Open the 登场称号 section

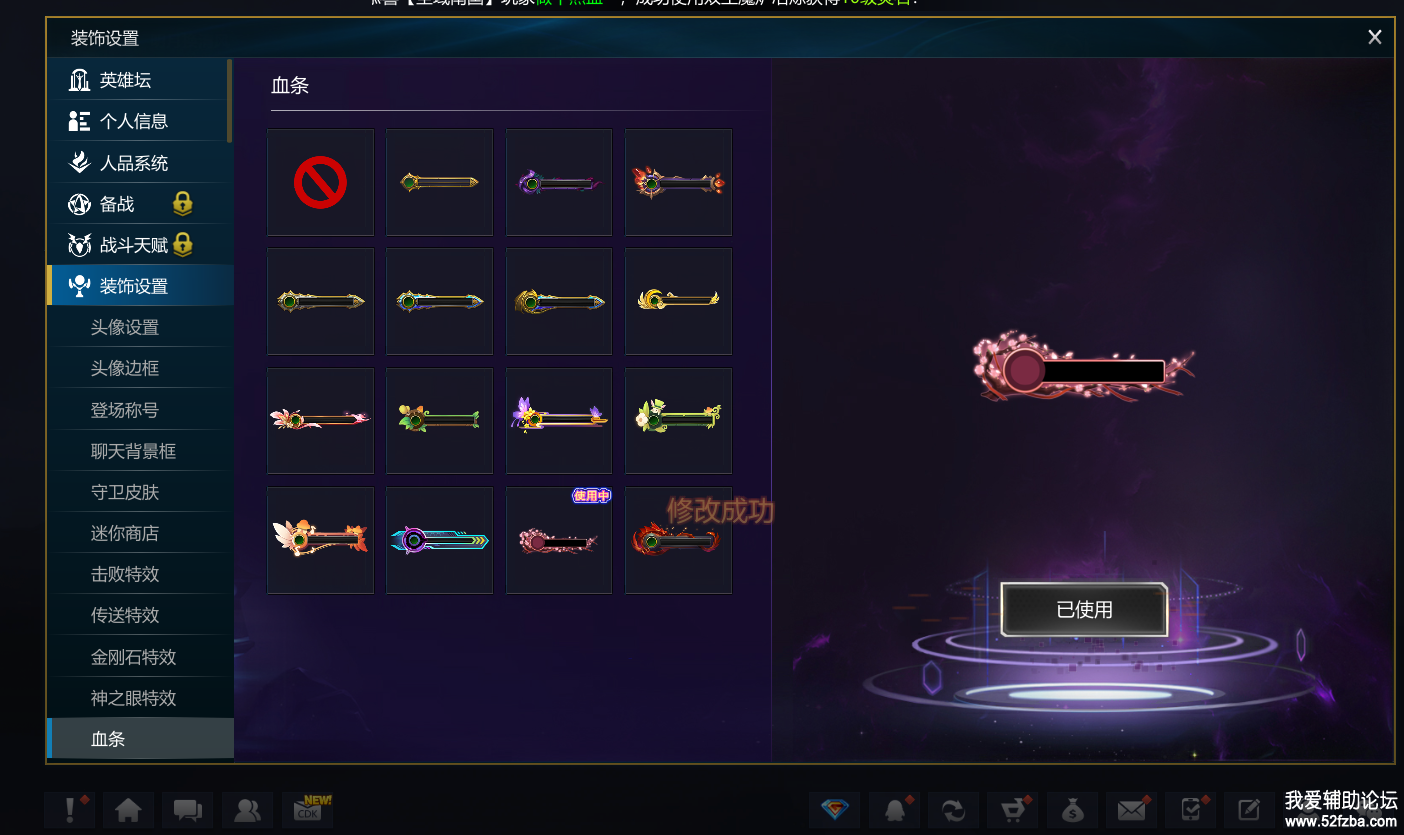125,410
